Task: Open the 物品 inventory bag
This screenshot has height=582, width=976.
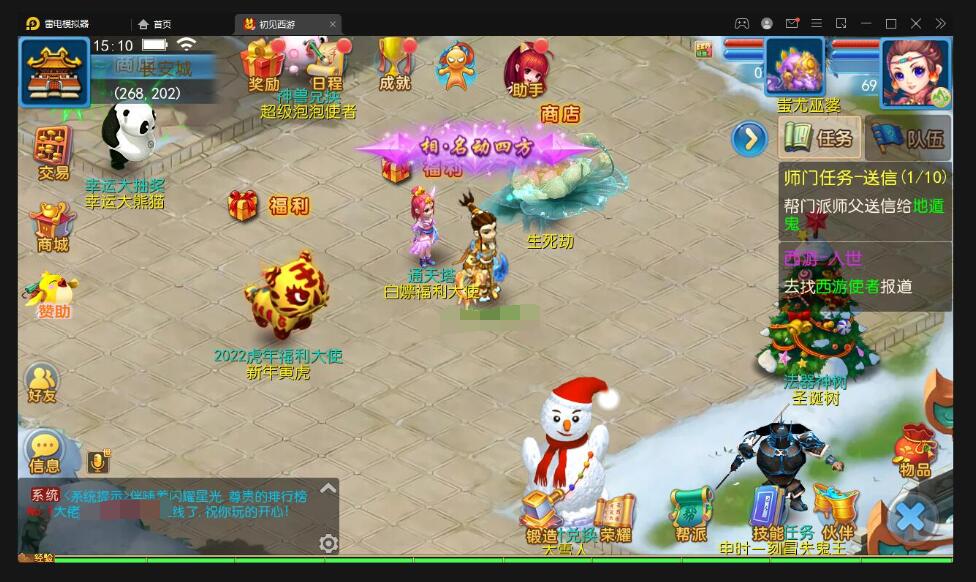Action: [x=915, y=451]
